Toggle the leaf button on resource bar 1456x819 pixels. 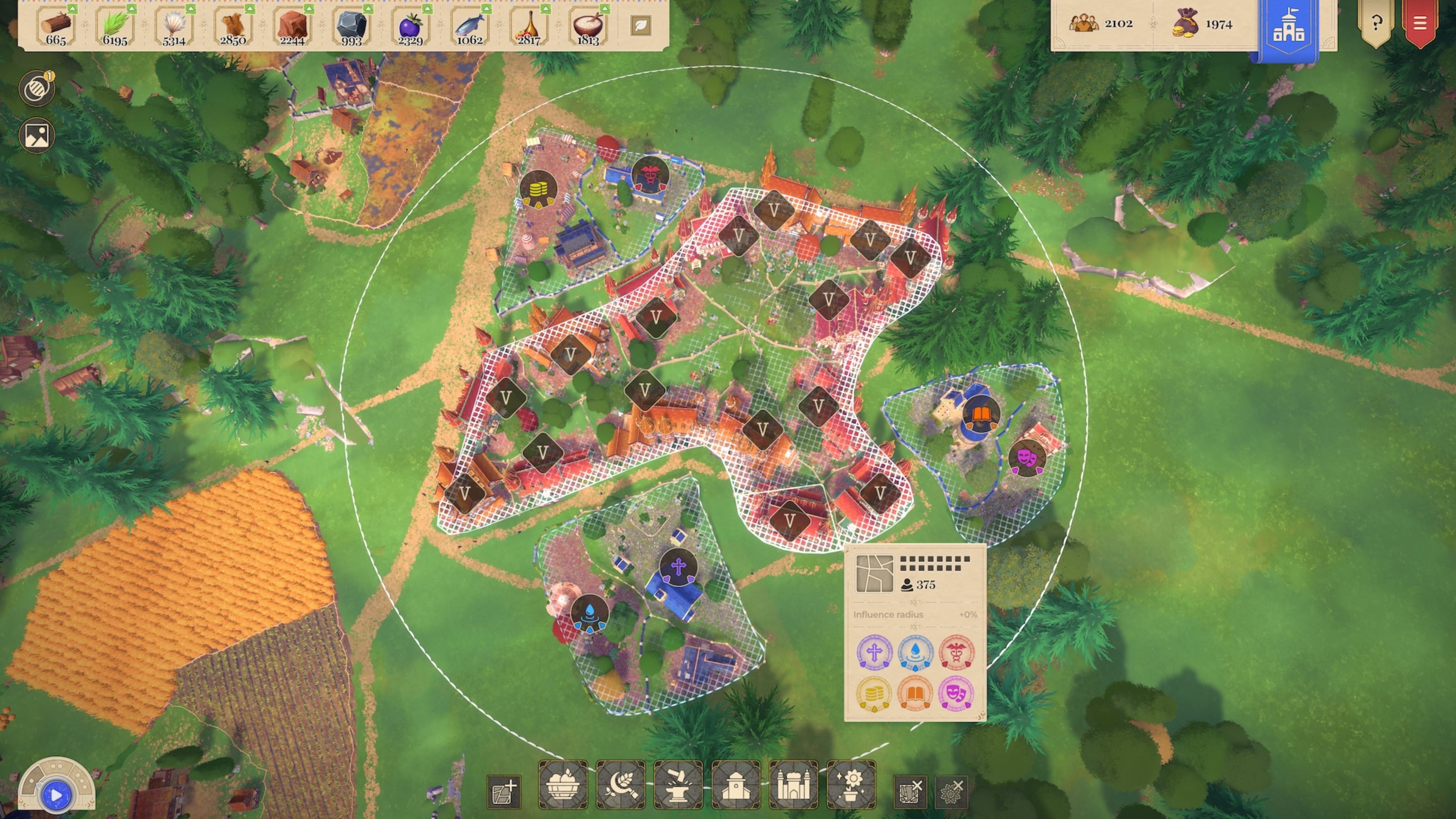pyautogui.click(x=640, y=25)
